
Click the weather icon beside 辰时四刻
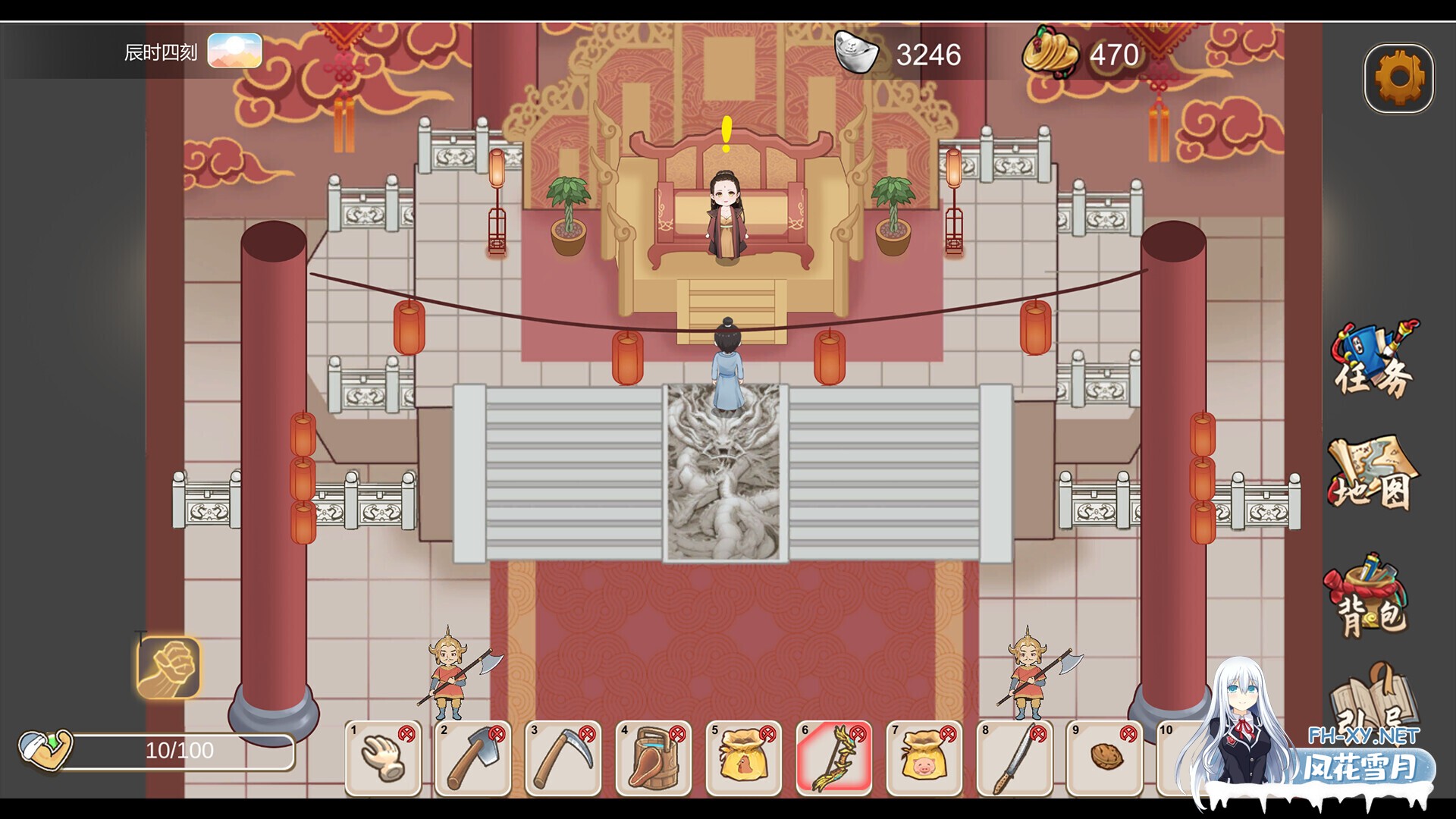235,52
